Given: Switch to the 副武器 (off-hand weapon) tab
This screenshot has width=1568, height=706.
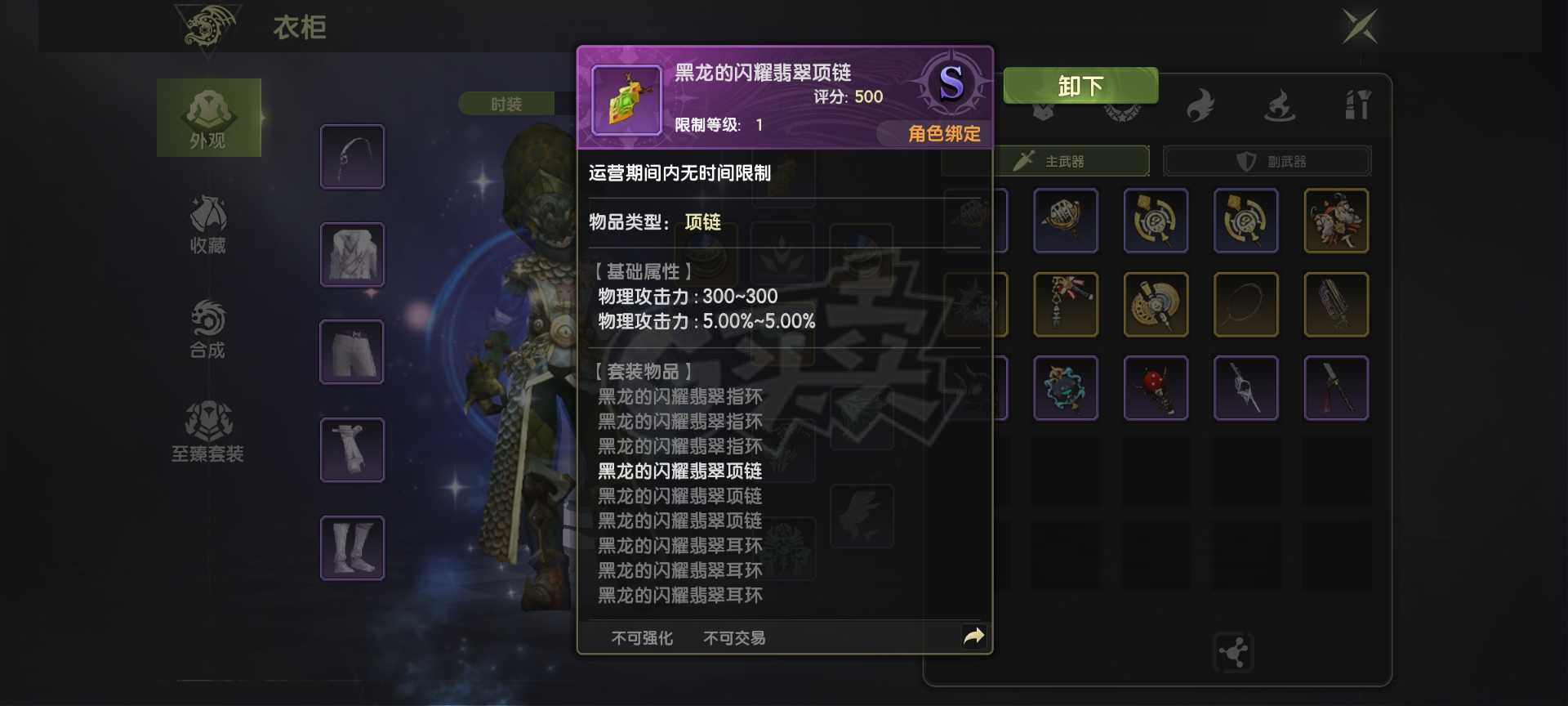Looking at the screenshot, I should (x=1268, y=161).
